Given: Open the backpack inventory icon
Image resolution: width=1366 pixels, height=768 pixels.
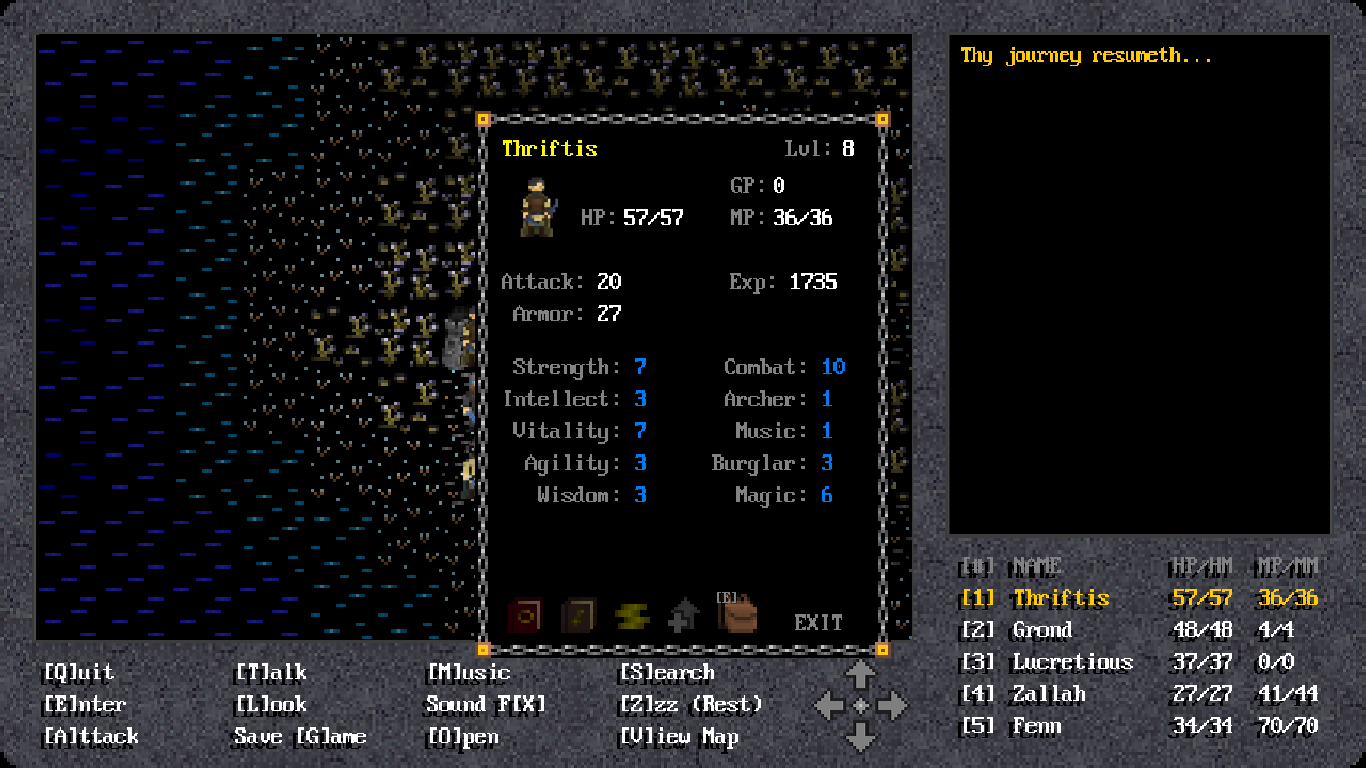Looking at the screenshot, I should coord(737,615).
